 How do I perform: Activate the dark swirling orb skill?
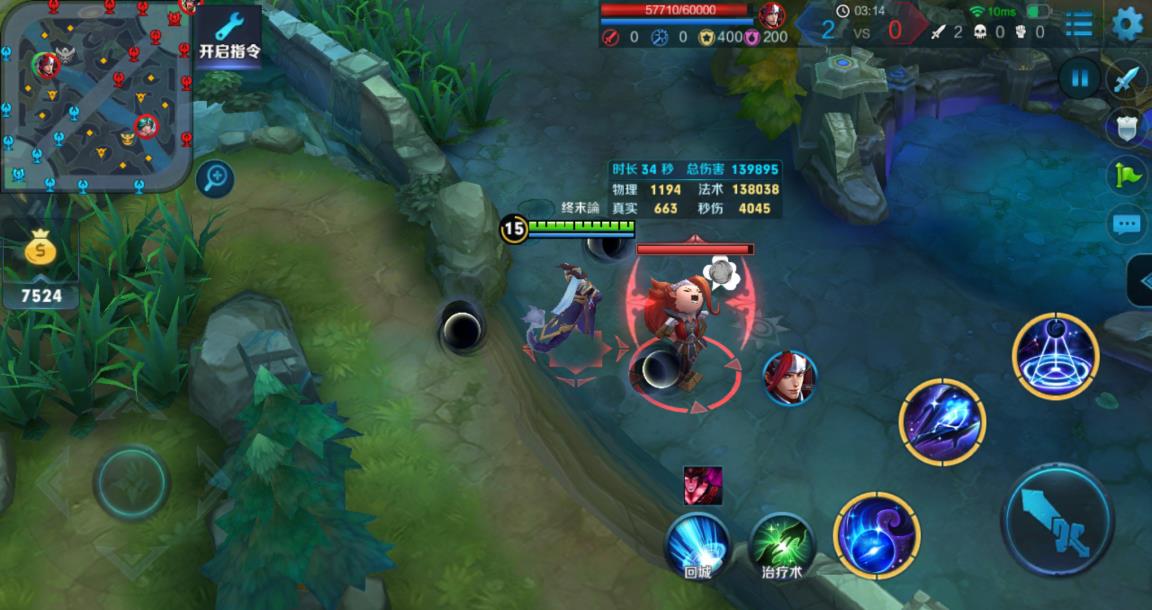pos(877,535)
